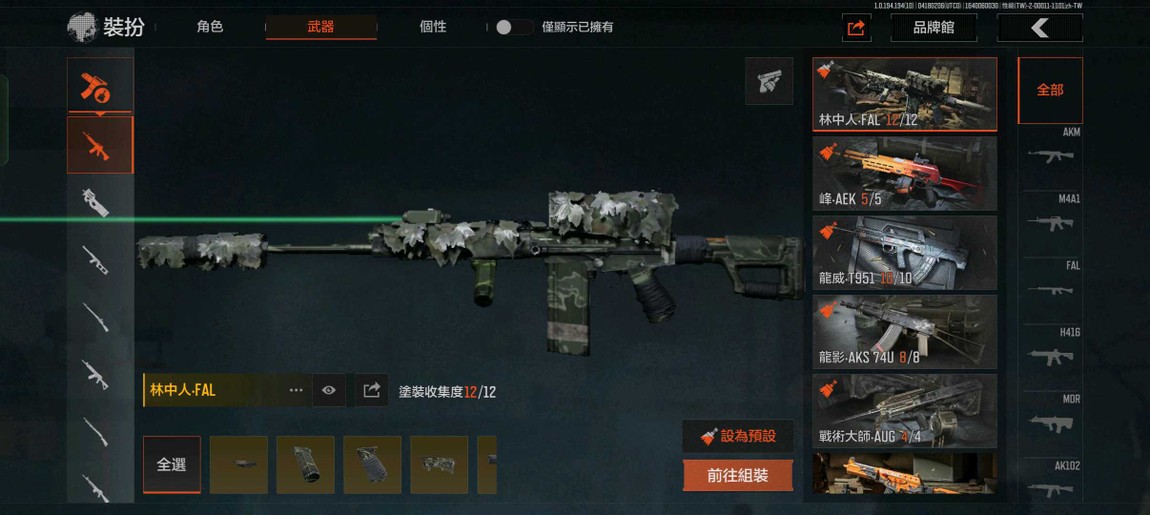1150x515 pixels.
Task: Switch to the 角色 tab
Action: click(210, 27)
